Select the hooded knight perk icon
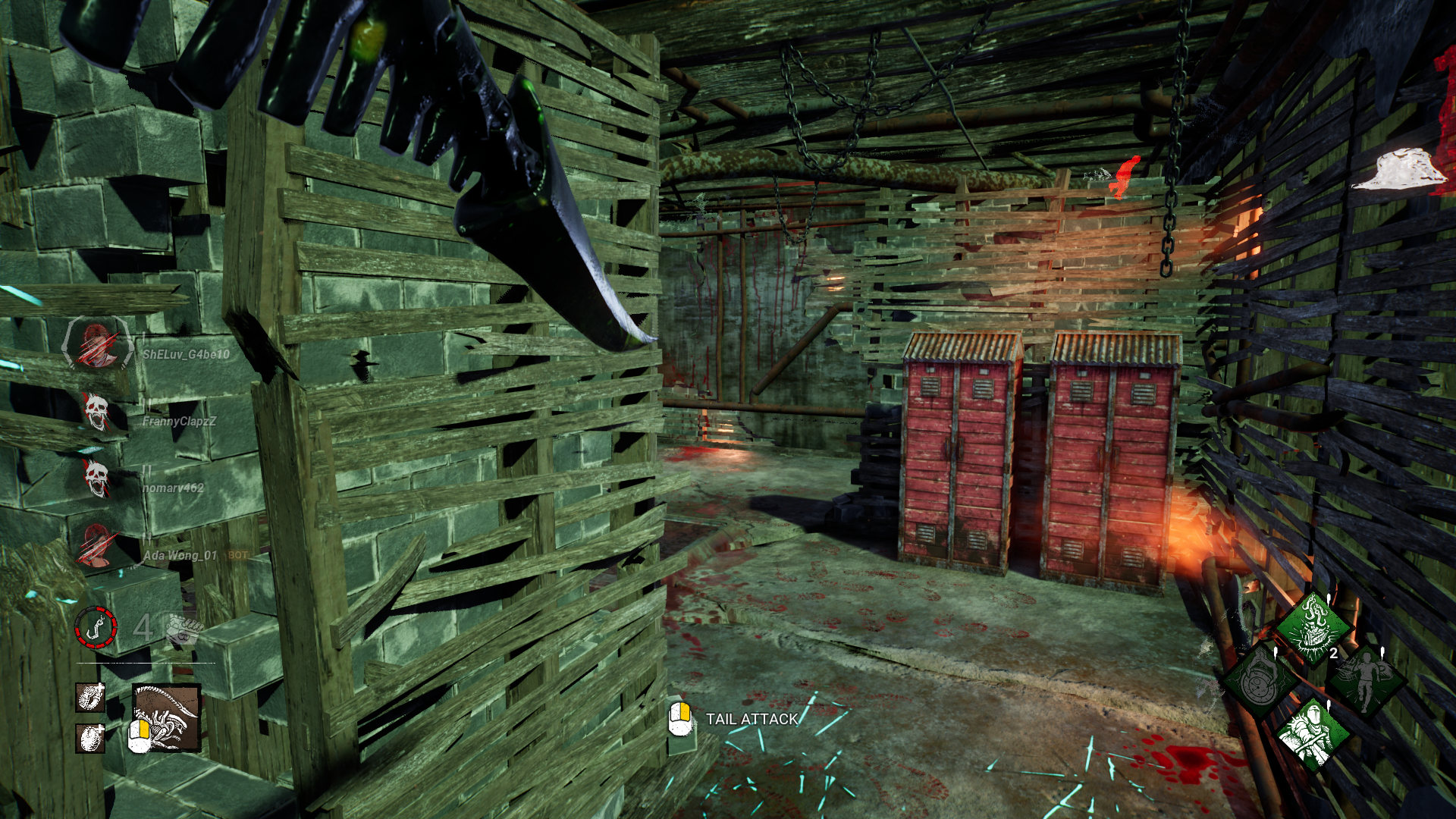 (x=1312, y=733)
